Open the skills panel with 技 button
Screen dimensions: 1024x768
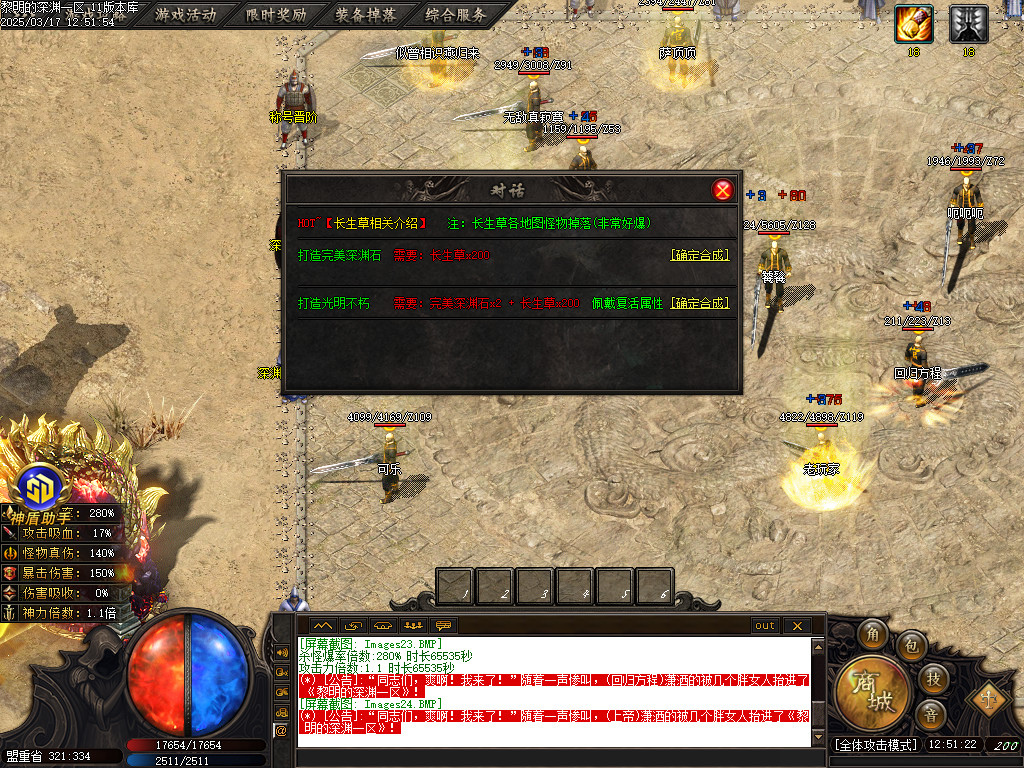click(x=932, y=679)
